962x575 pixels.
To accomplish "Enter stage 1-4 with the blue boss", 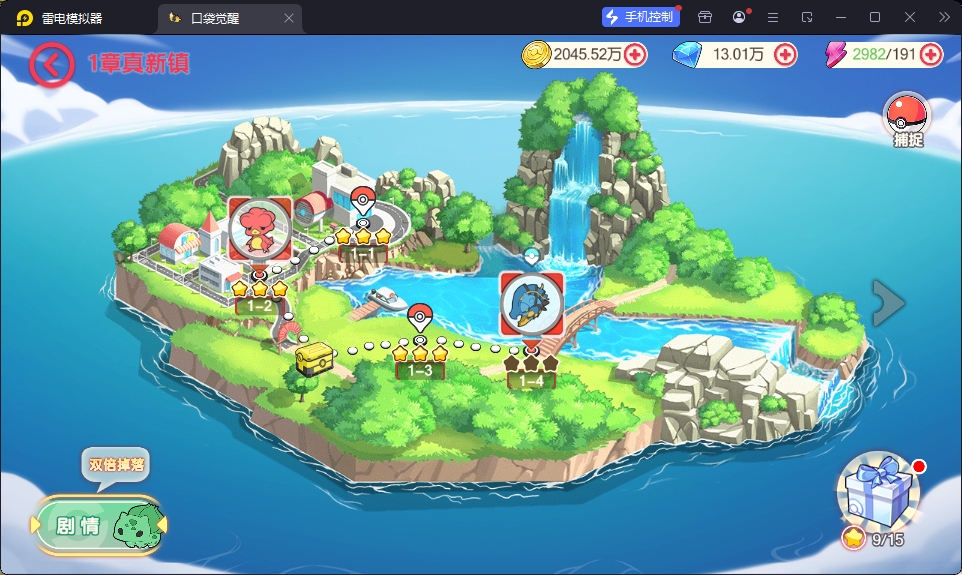I will pos(531,304).
